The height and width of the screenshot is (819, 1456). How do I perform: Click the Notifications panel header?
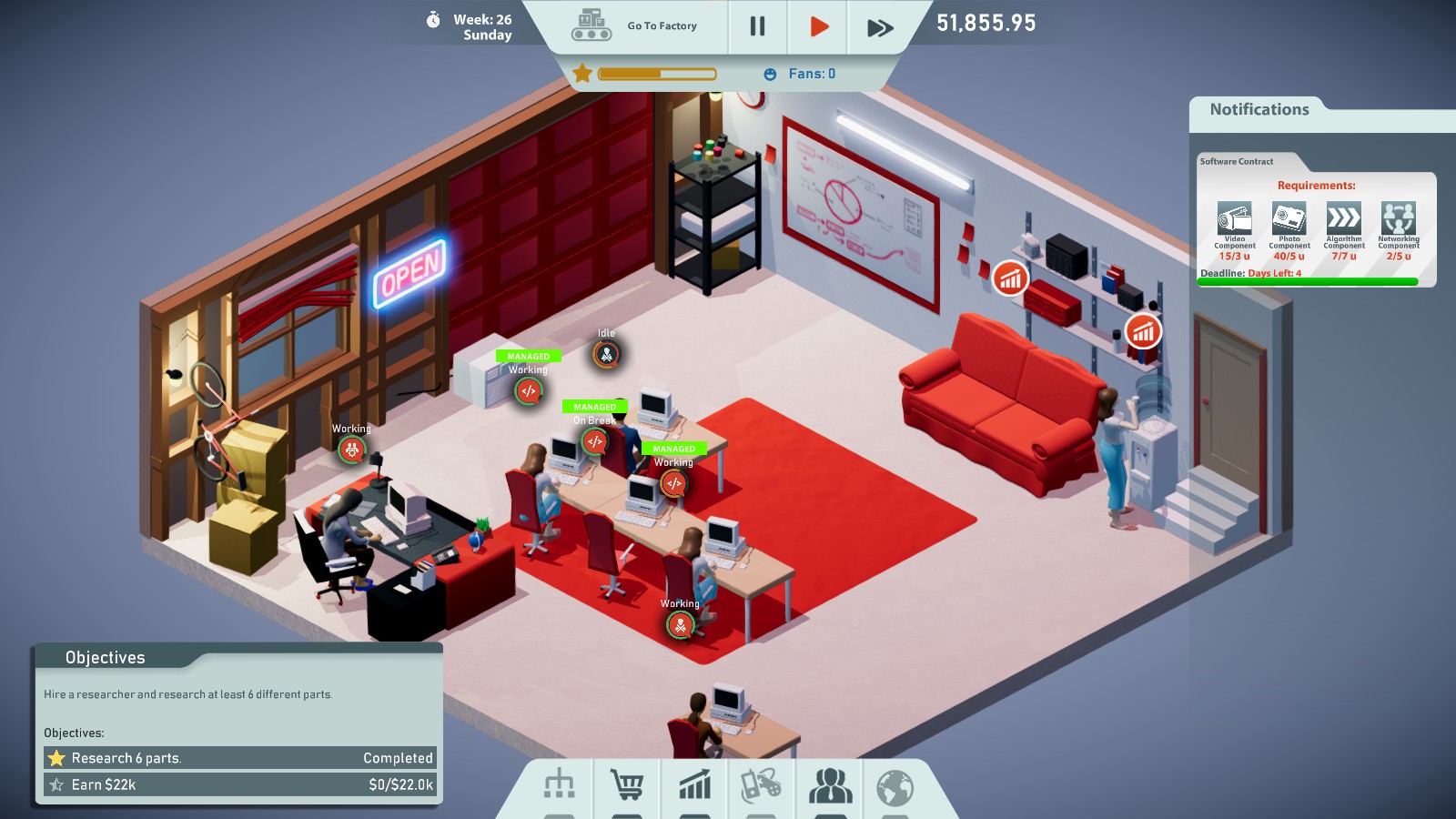click(1259, 108)
